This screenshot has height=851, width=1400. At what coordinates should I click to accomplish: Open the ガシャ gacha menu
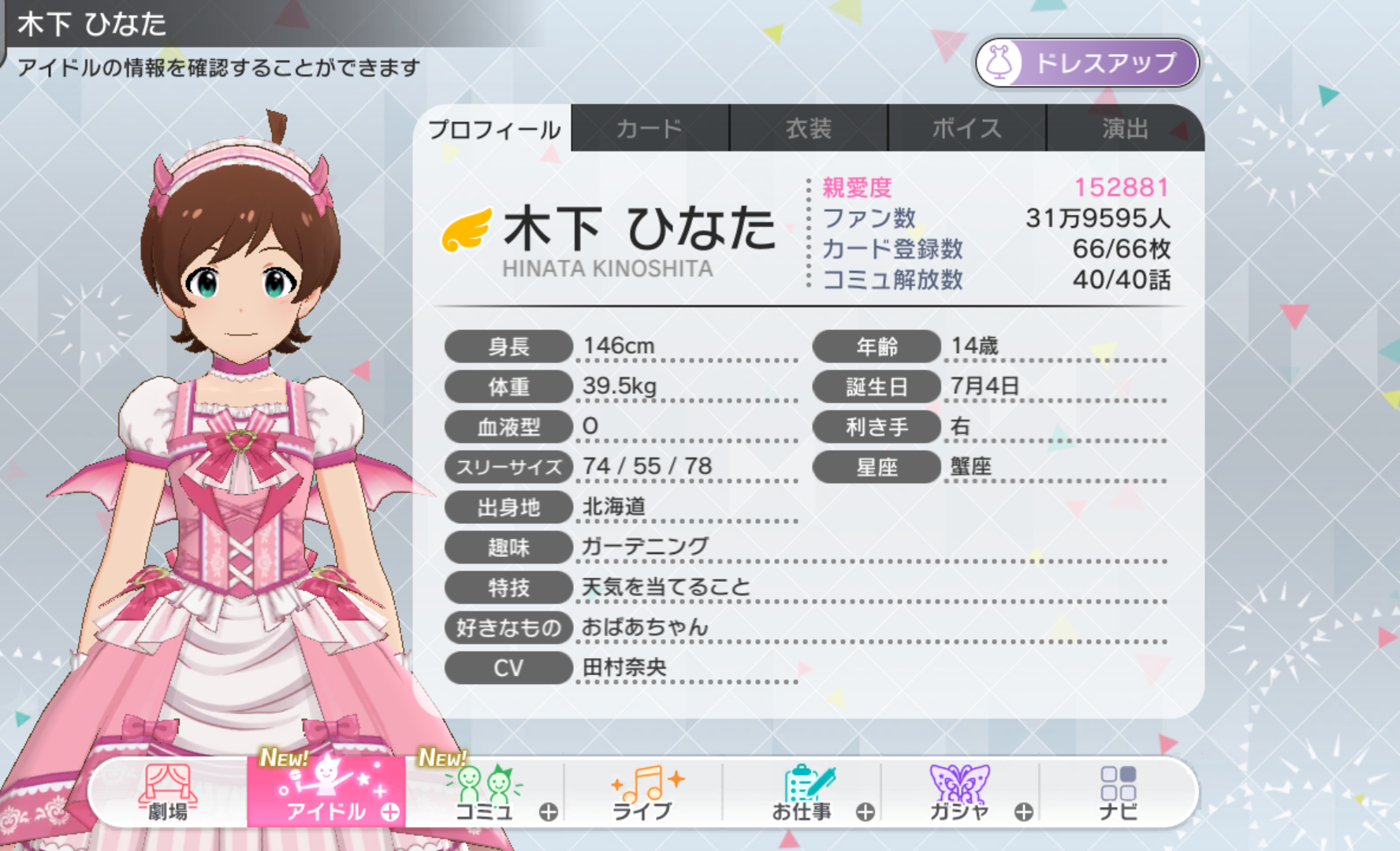coord(959,793)
